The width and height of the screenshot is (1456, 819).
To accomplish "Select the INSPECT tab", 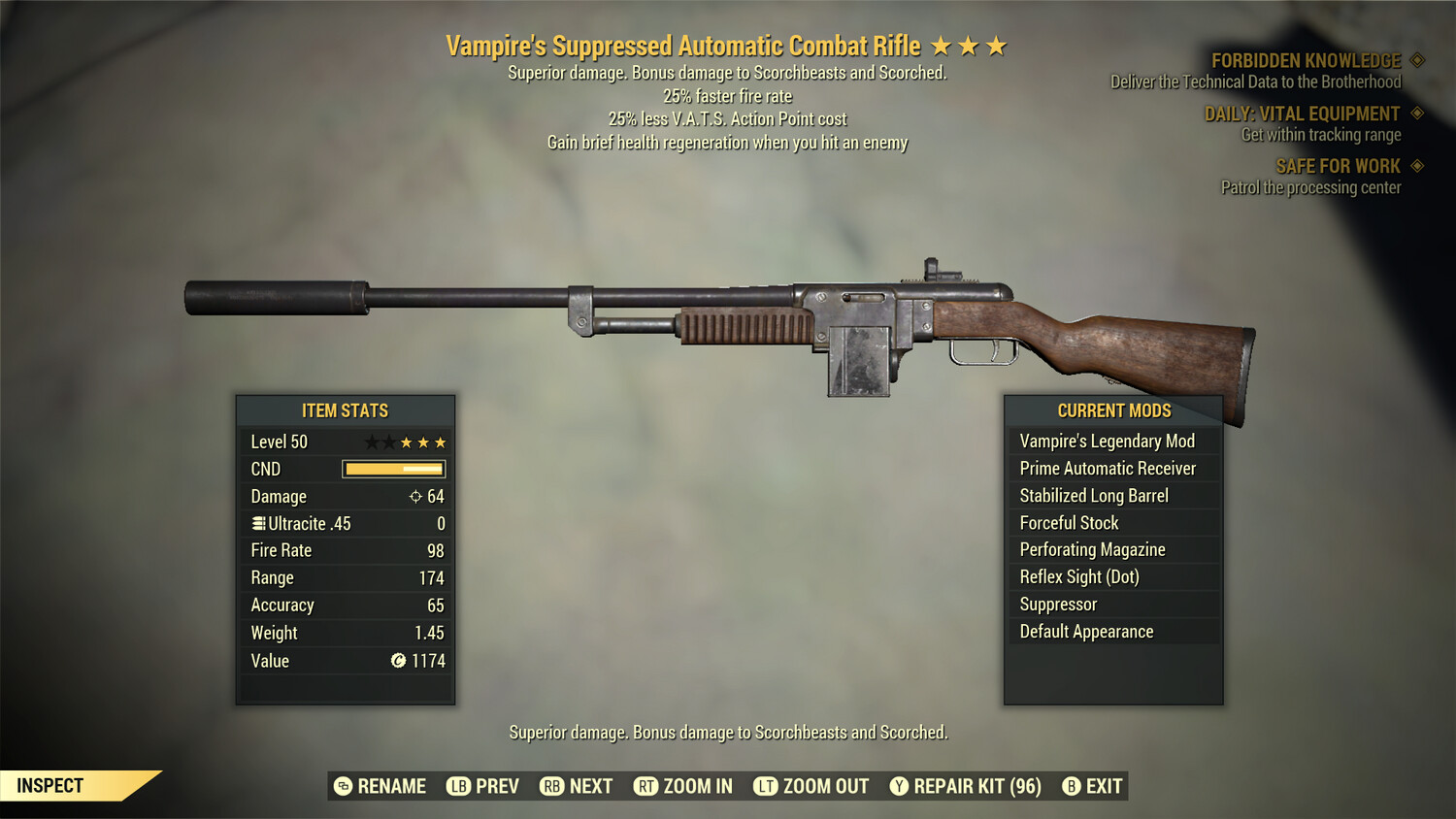I will click(x=49, y=786).
